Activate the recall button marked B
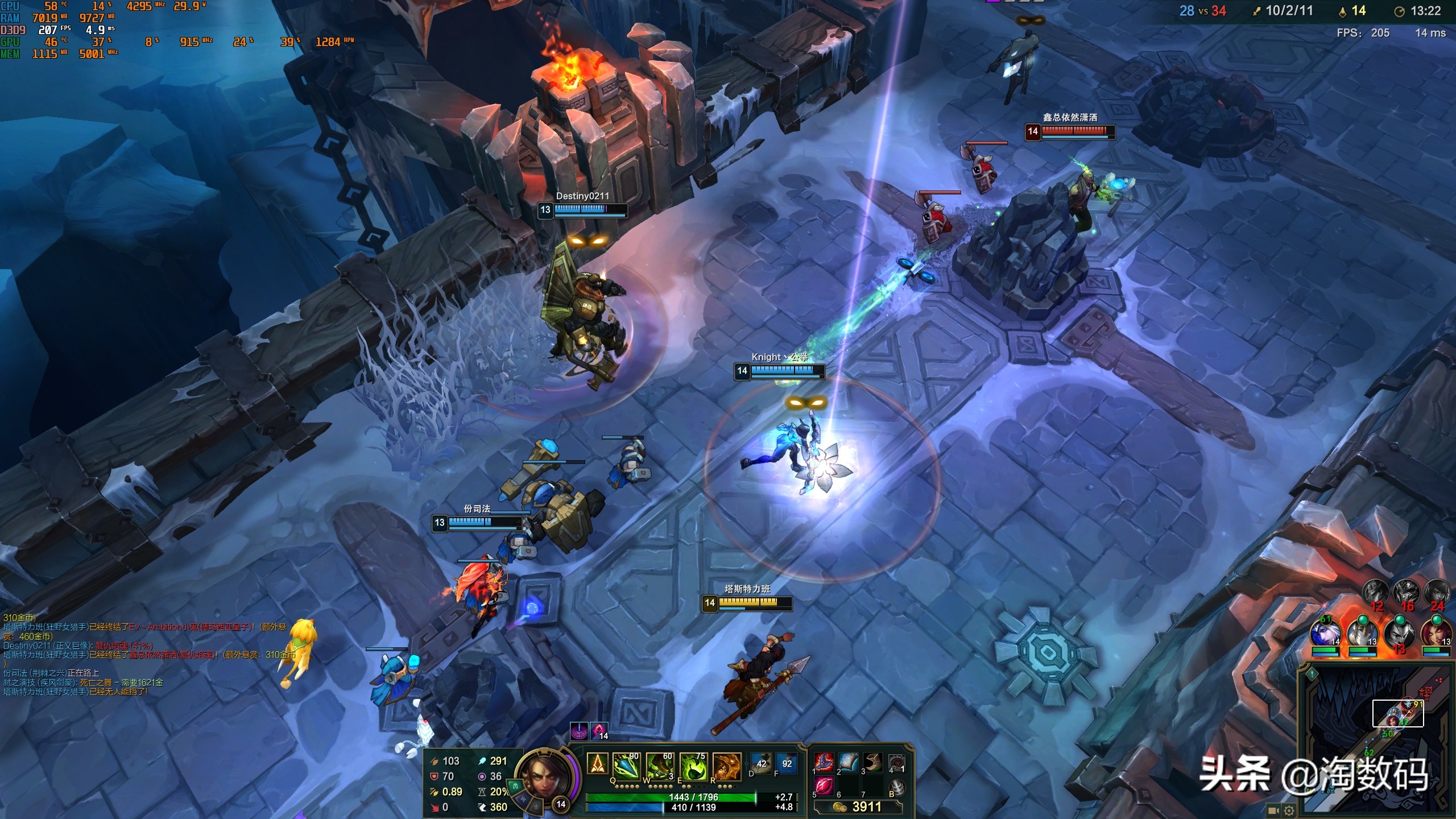Image resolution: width=1456 pixels, height=819 pixels. [896, 787]
